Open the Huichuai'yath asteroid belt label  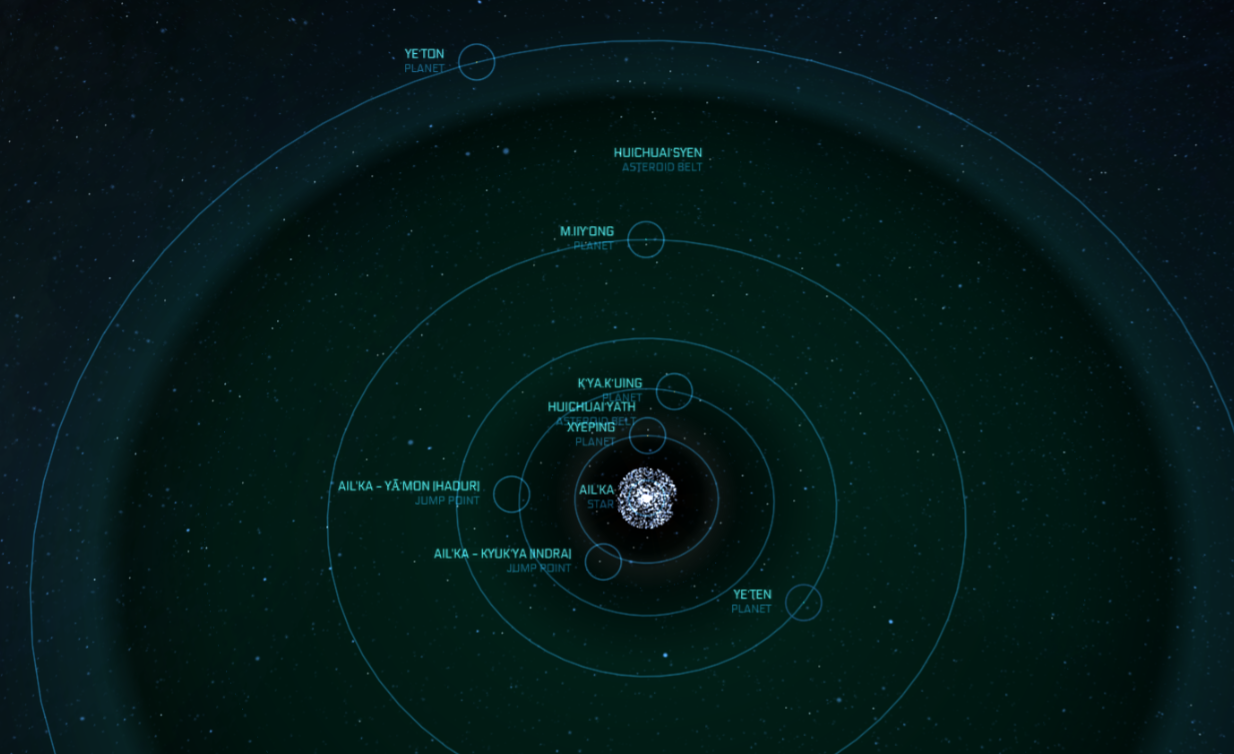click(x=591, y=407)
